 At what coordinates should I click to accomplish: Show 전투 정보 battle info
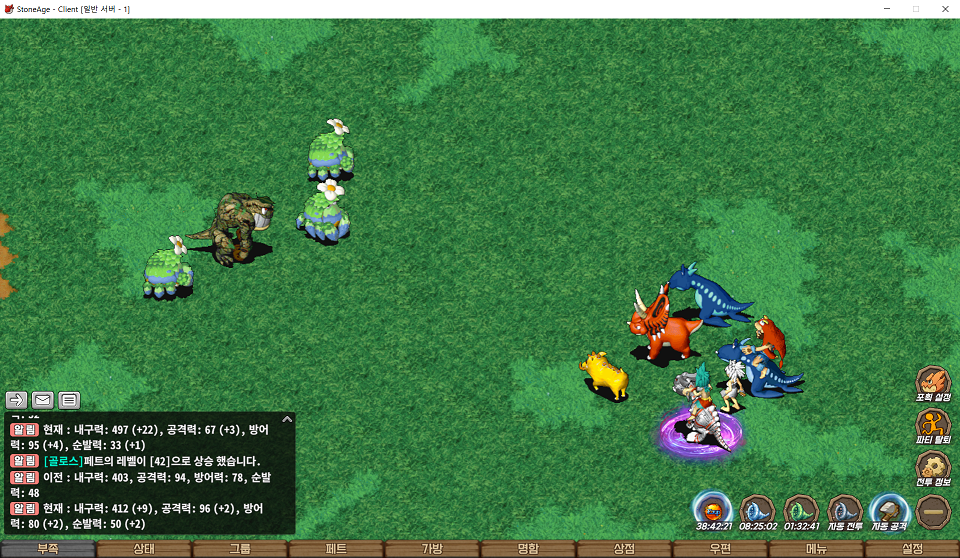click(932, 467)
